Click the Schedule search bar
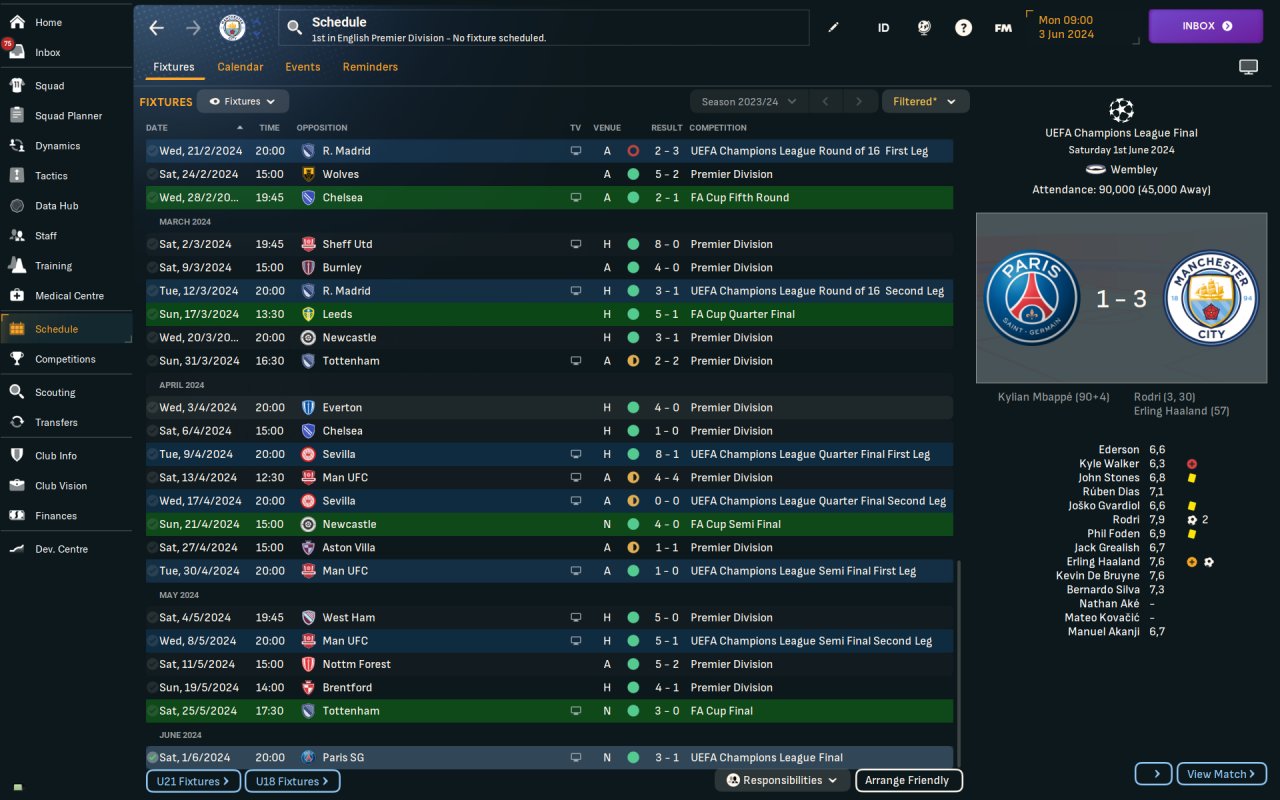Screen dimensions: 1280x800 pyautogui.click(x=545, y=29)
